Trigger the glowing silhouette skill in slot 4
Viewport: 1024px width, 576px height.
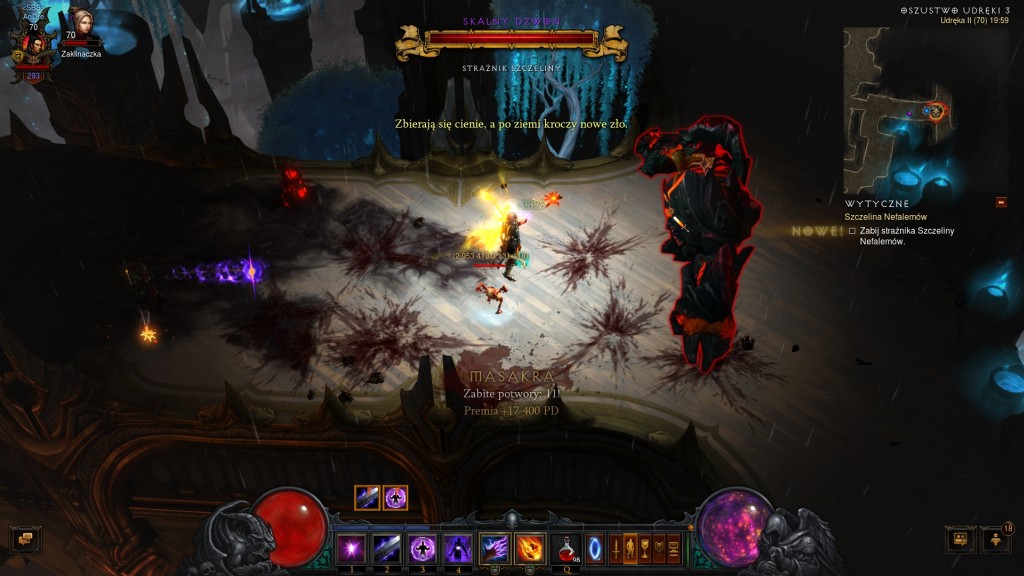(x=458, y=548)
